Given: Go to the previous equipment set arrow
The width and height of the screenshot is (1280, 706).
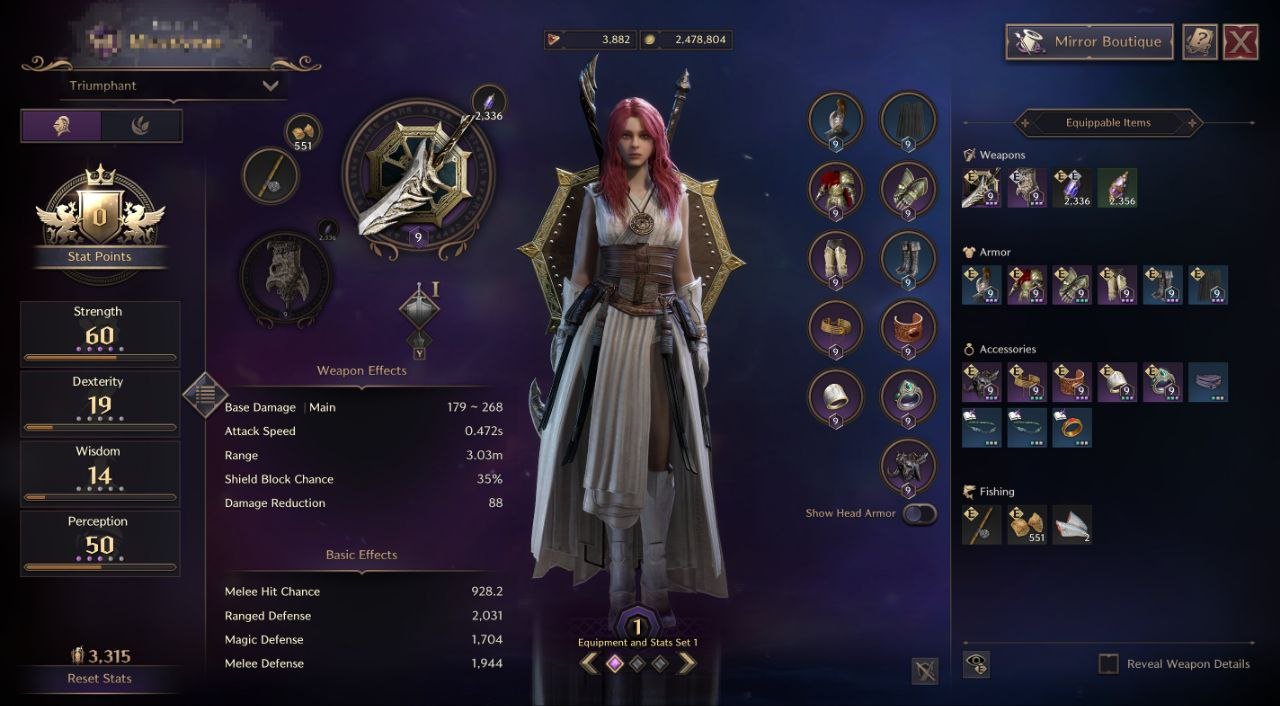Looking at the screenshot, I should pyautogui.click(x=590, y=662).
